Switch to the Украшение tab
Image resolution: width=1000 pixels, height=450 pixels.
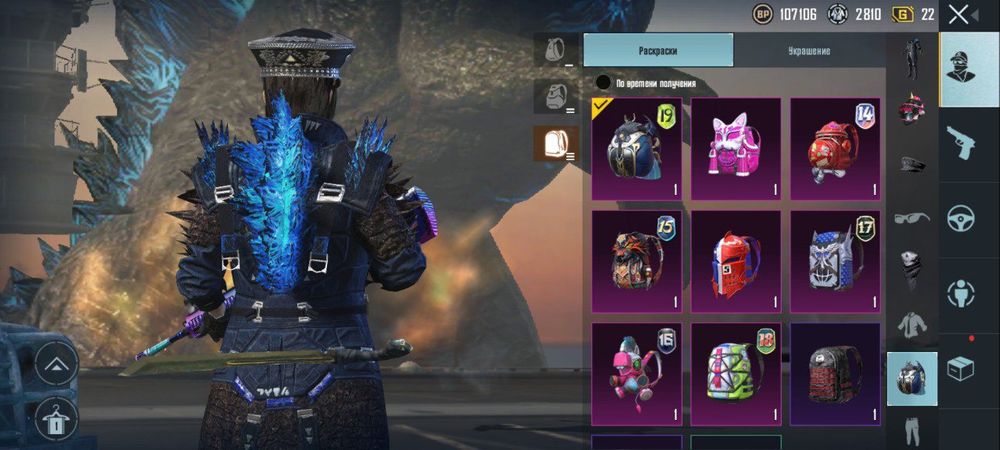pyautogui.click(x=808, y=50)
